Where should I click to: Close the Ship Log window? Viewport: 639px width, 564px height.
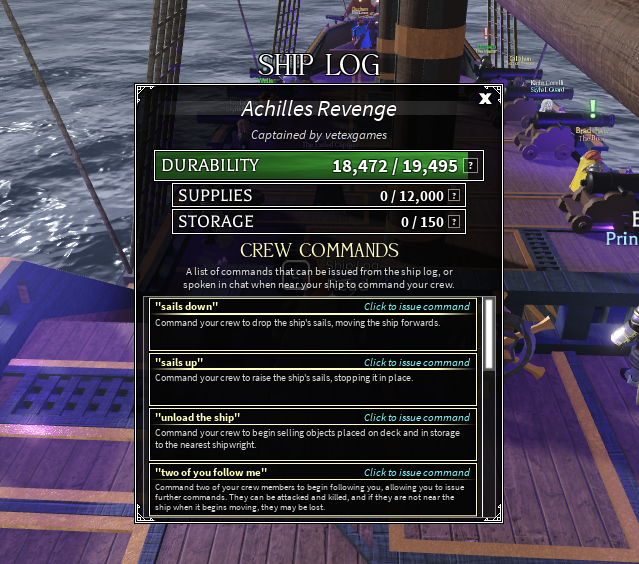(485, 98)
